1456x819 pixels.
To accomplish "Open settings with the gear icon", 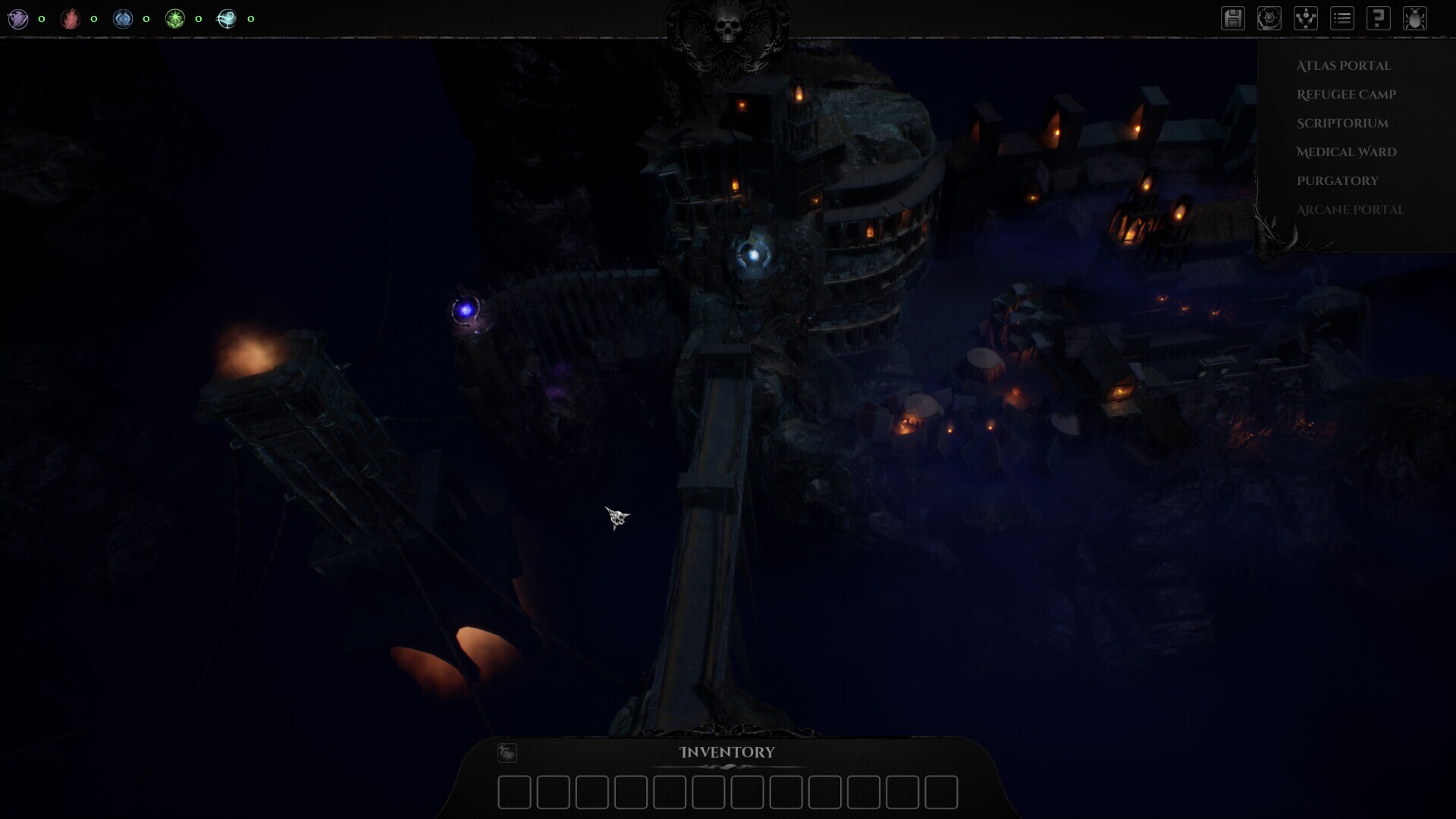I will point(1269,18).
